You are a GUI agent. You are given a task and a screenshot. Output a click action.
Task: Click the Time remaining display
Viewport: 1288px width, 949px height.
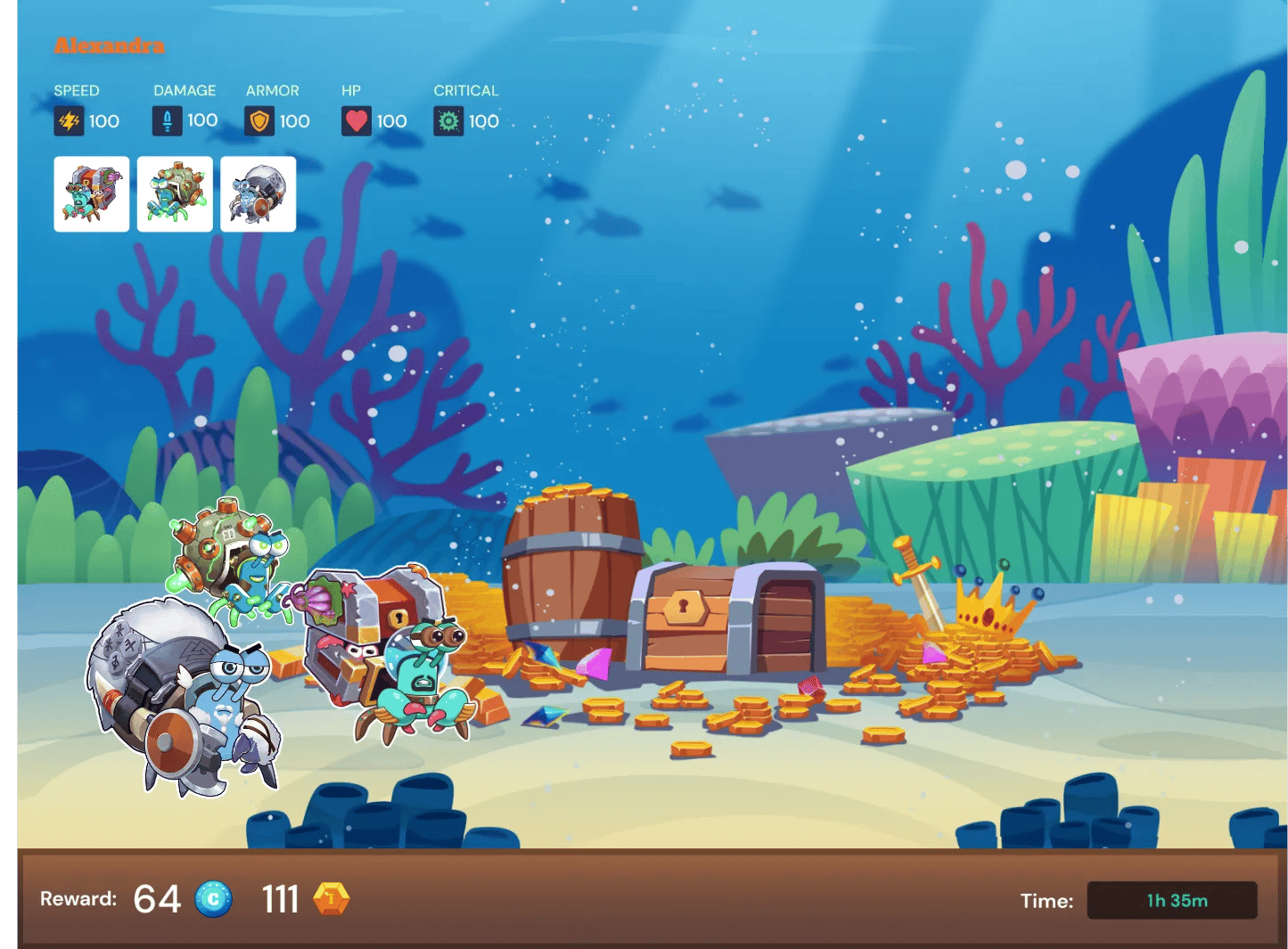[1171, 900]
